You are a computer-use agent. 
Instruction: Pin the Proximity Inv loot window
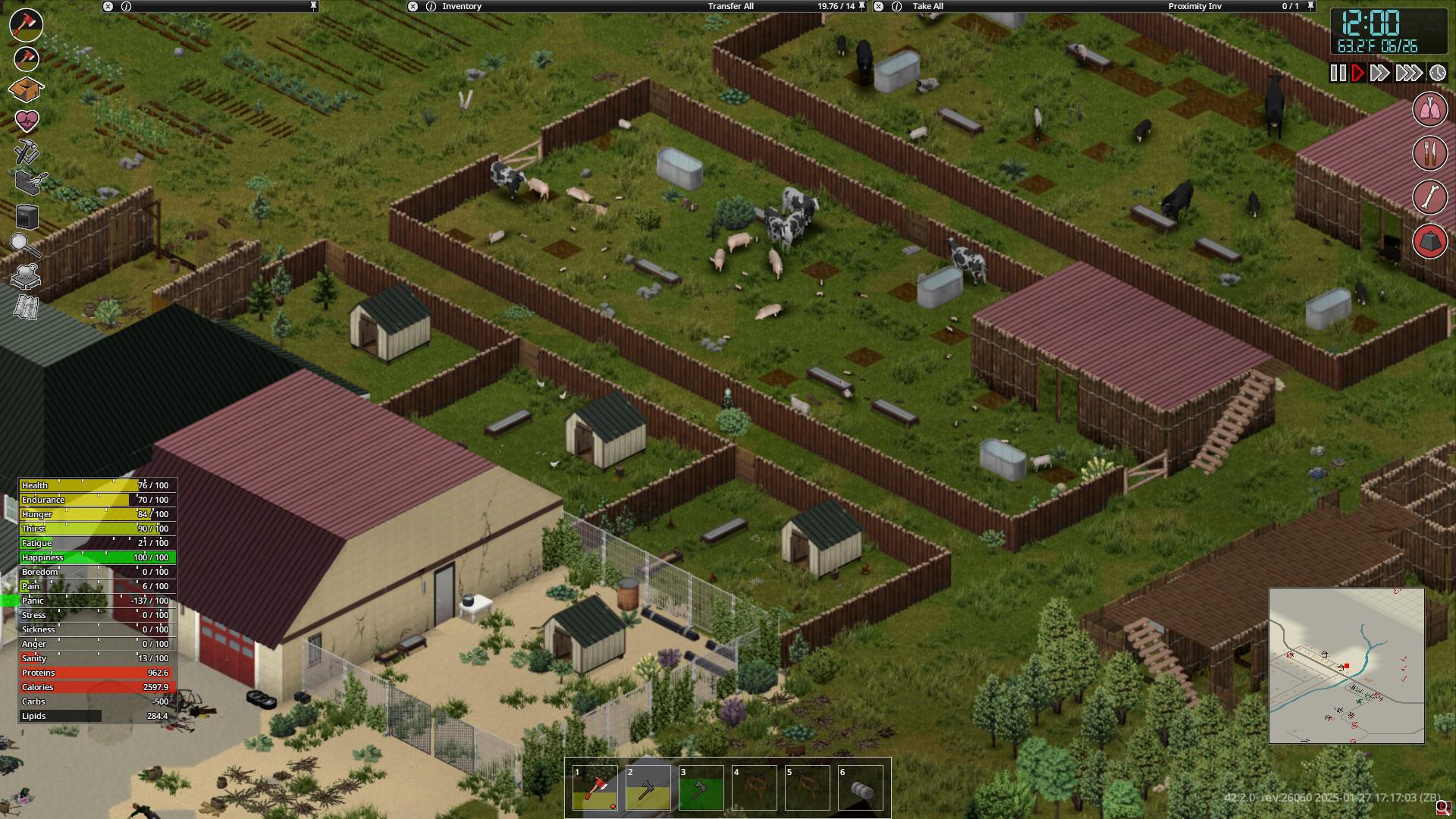[x=1310, y=6]
